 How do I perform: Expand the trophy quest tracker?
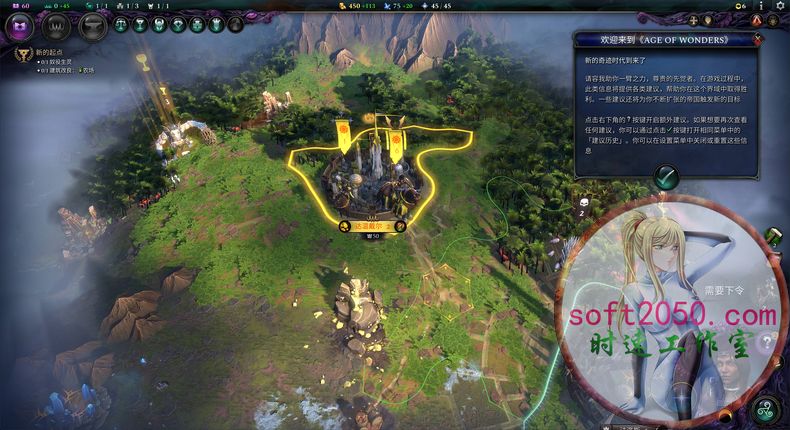pos(20,56)
